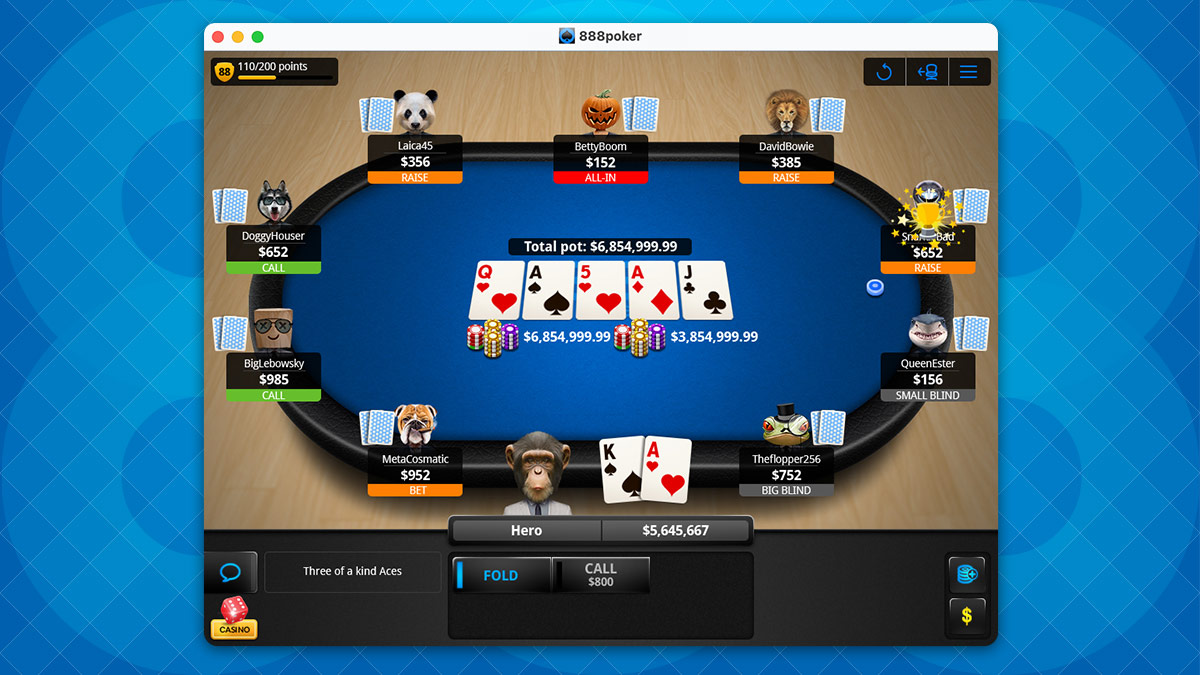Click the circular arrow replay button
1200x675 pixels.
click(884, 72)
